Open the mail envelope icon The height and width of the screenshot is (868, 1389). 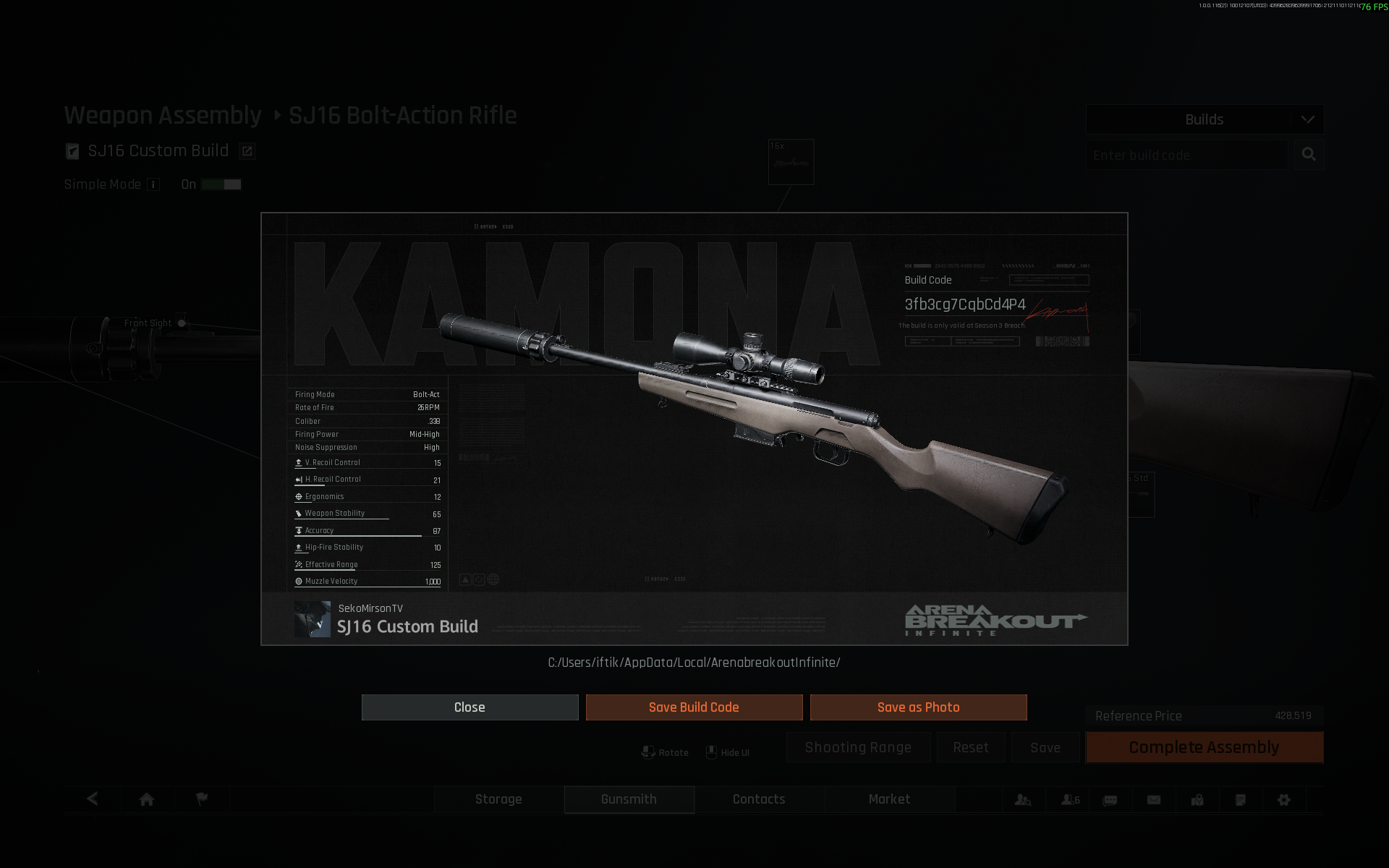coord(1154,800)
